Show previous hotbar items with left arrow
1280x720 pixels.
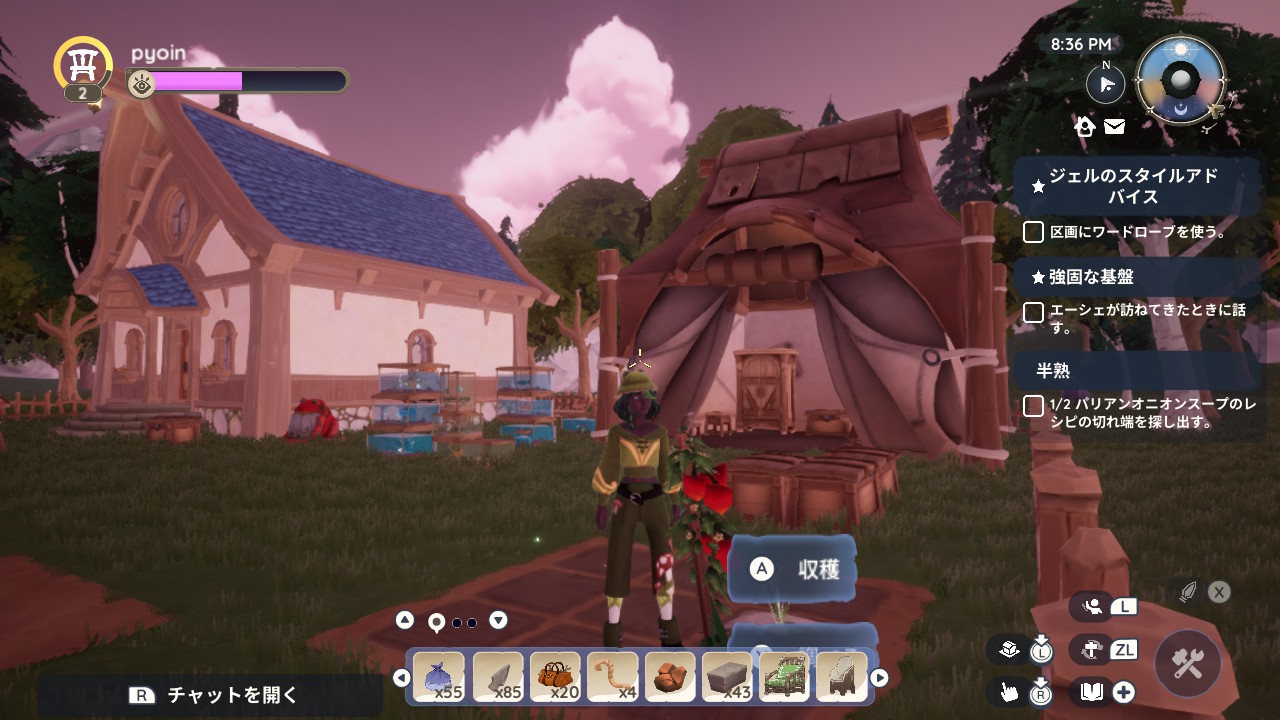coord(402,678)
